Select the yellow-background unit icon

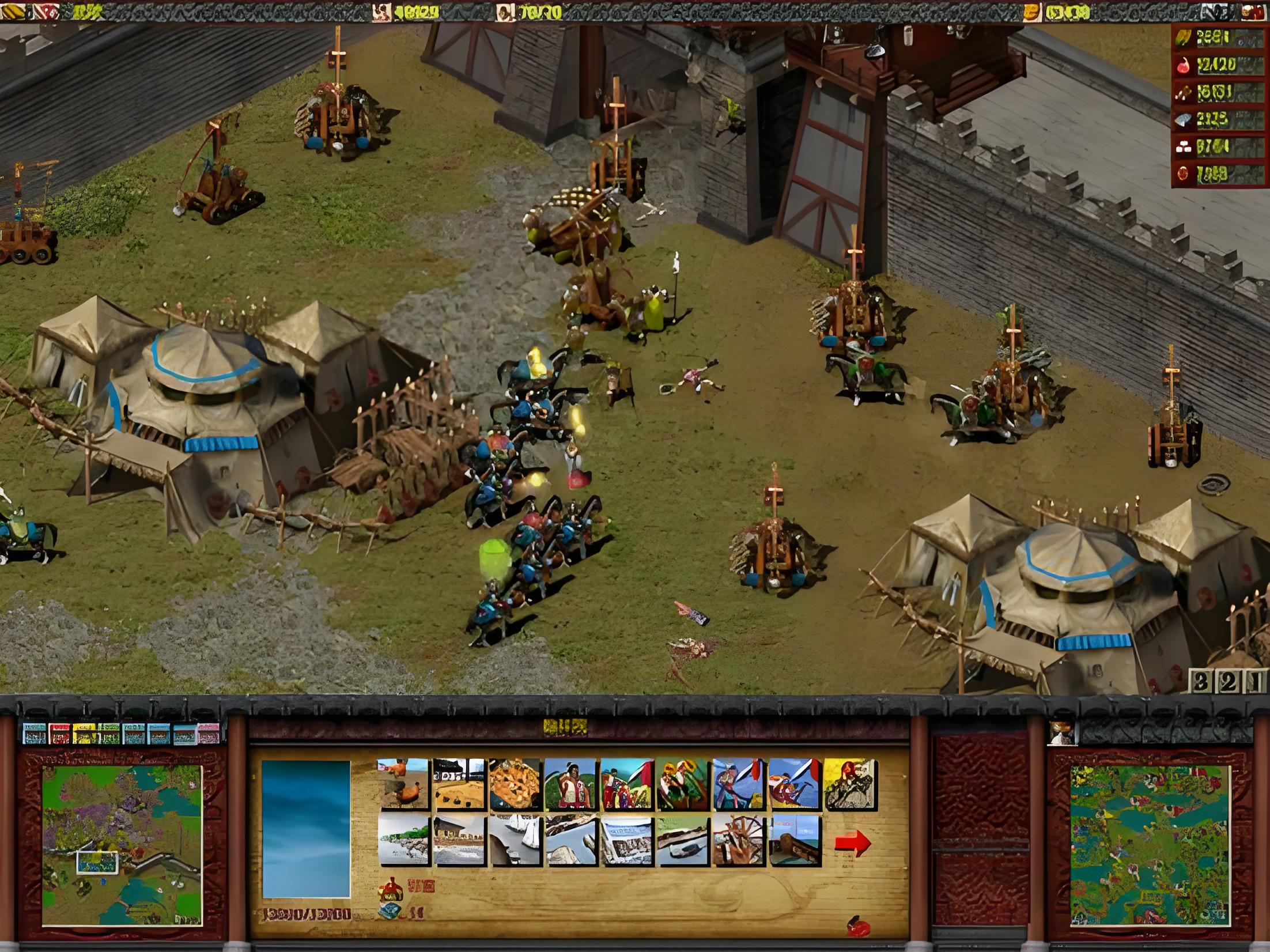tap(850, 784)
